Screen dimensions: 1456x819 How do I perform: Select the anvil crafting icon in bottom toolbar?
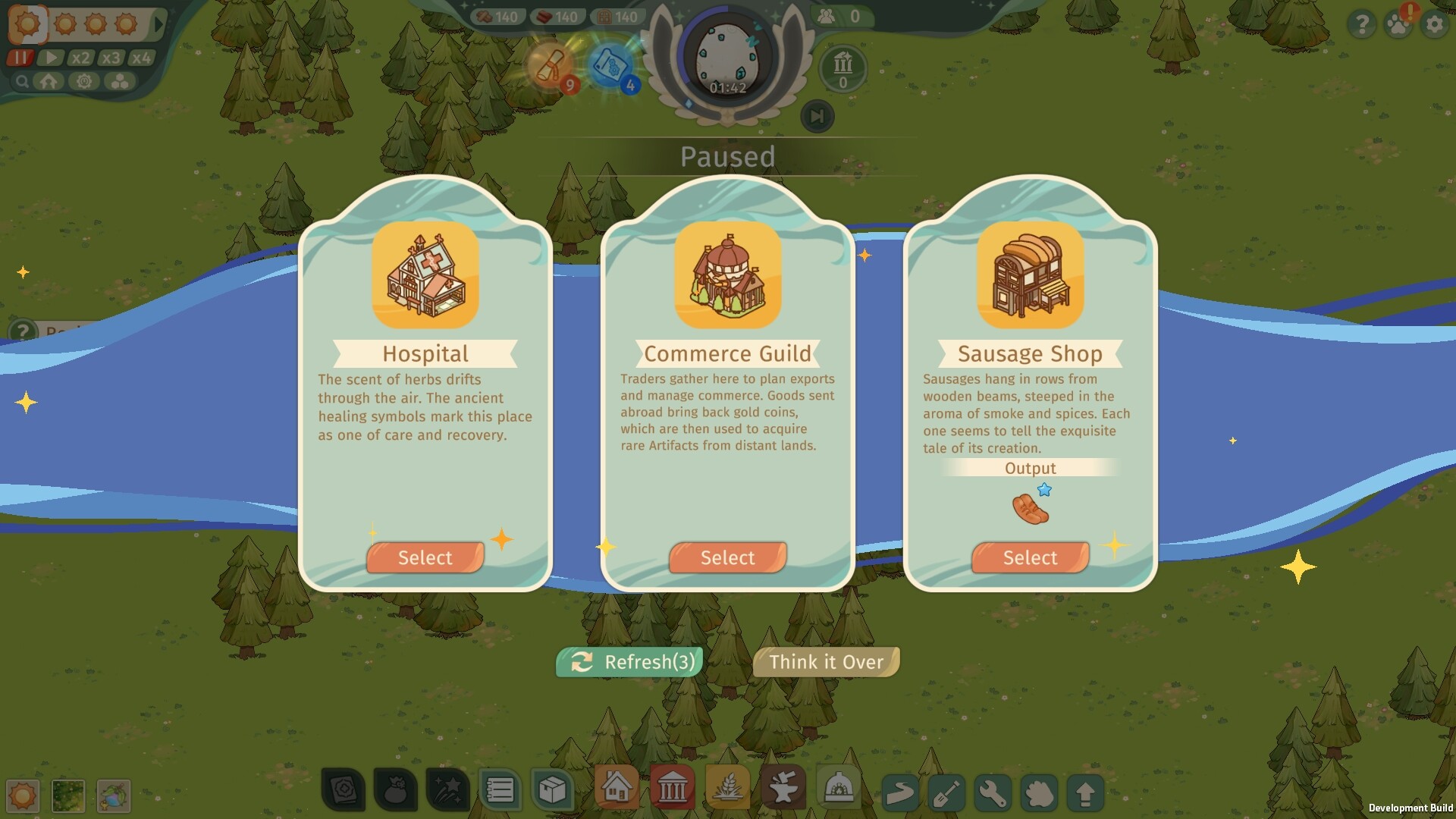pyautogui.click(x=785, y=789)
